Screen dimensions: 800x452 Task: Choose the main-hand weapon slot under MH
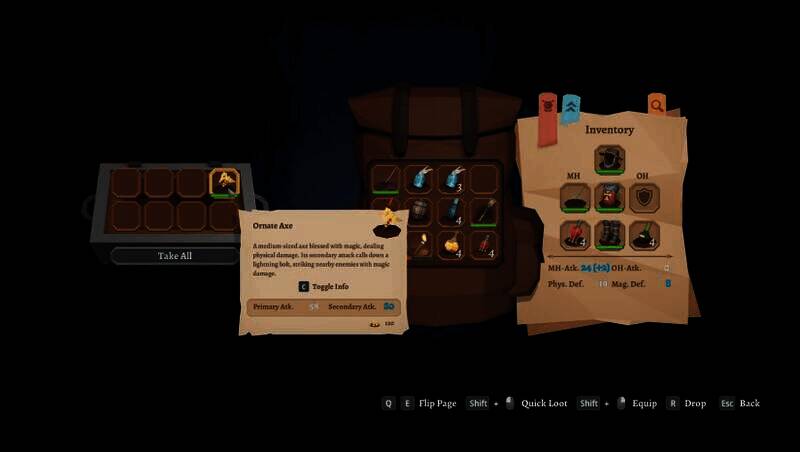point(574,198)
